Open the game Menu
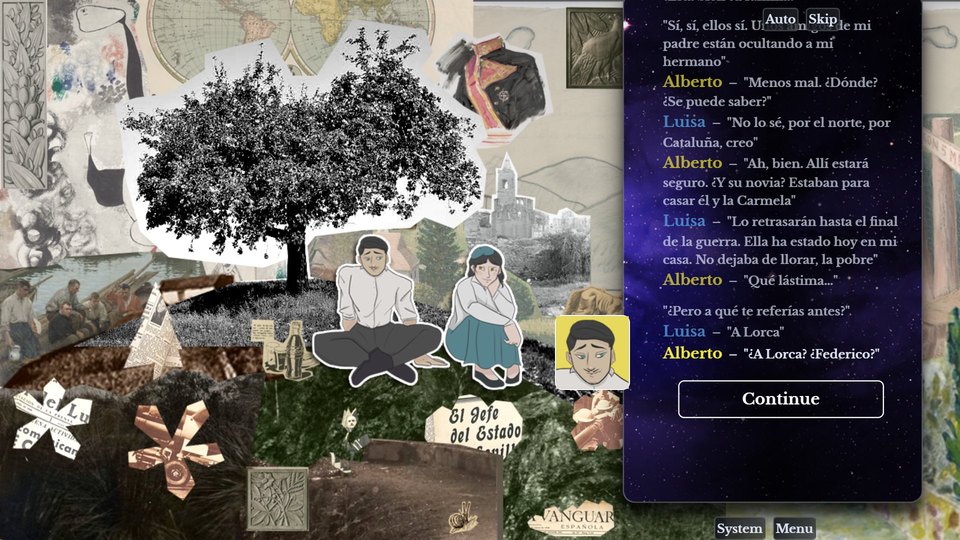Viewport: 960px width, 540px height. click(794, 529)
